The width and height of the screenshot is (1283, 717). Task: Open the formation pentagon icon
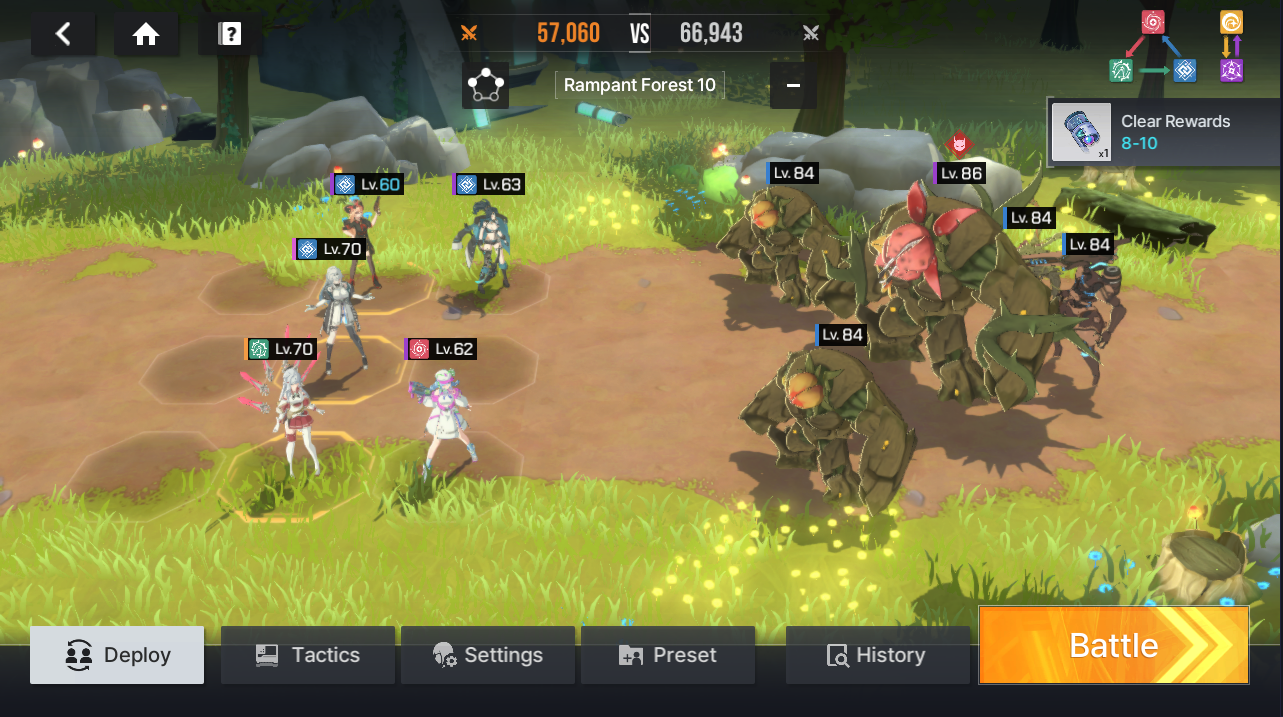486,86
